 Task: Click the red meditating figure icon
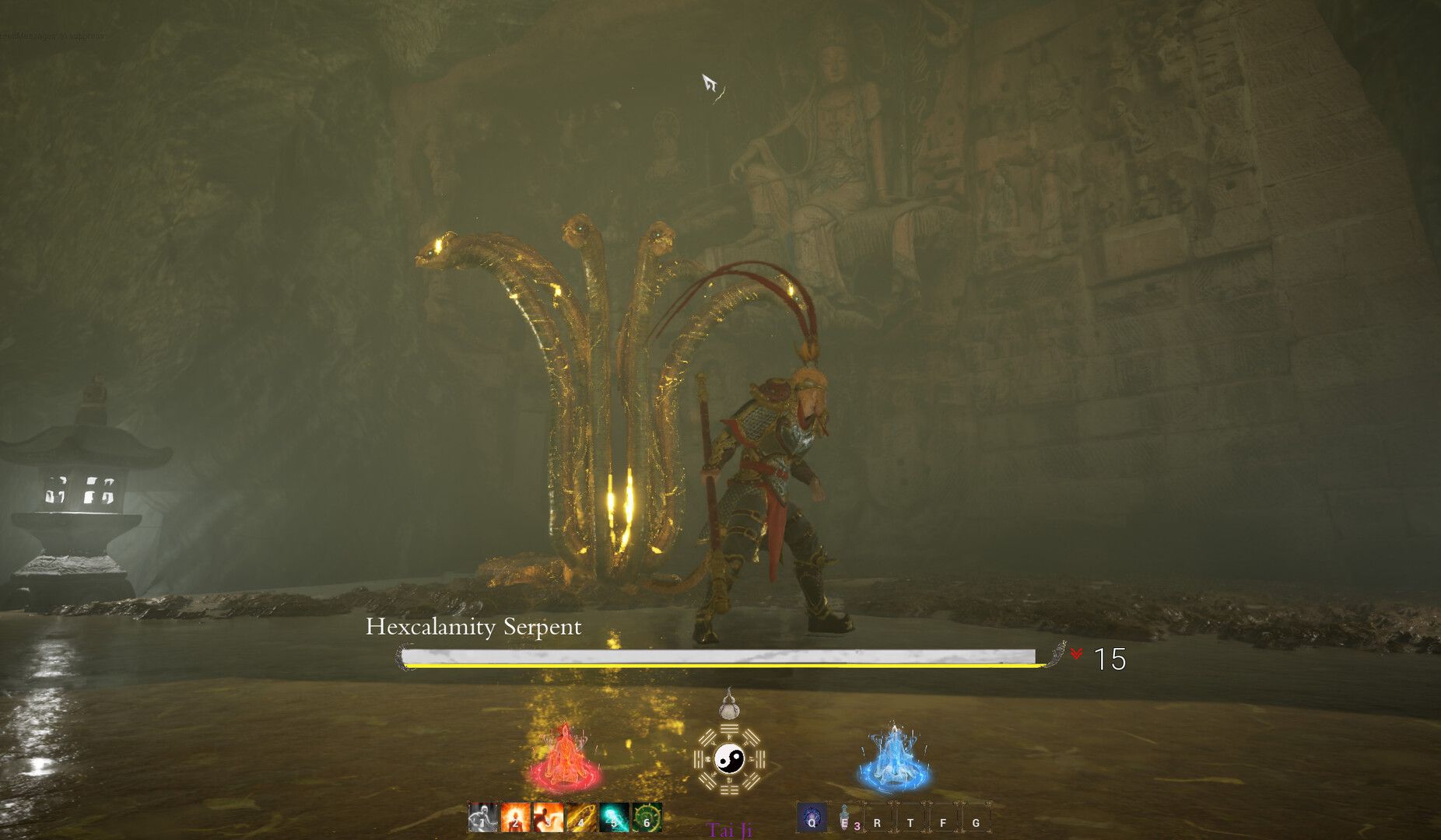click(565, 758)
